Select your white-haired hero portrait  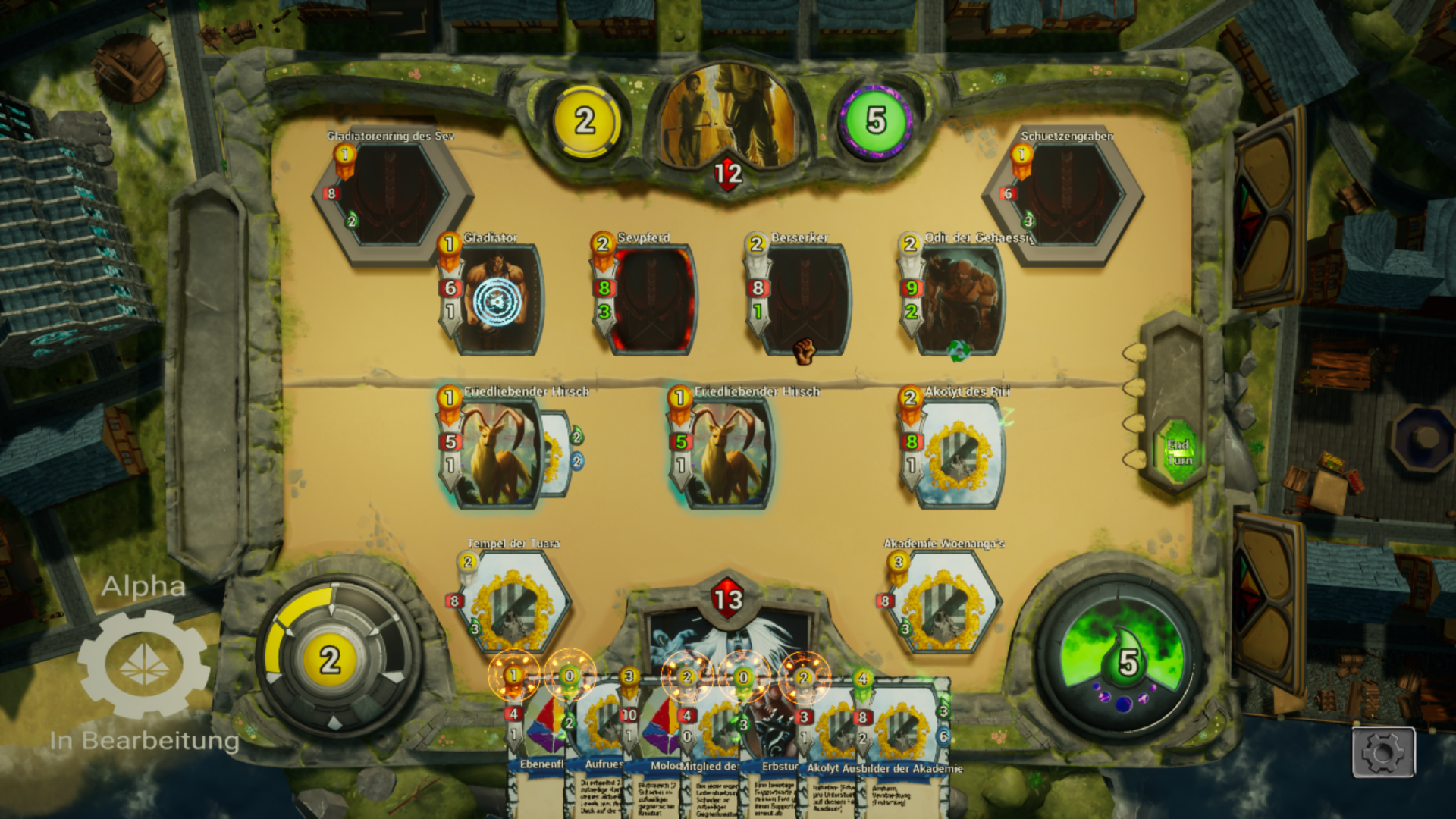tap(728, 637)
